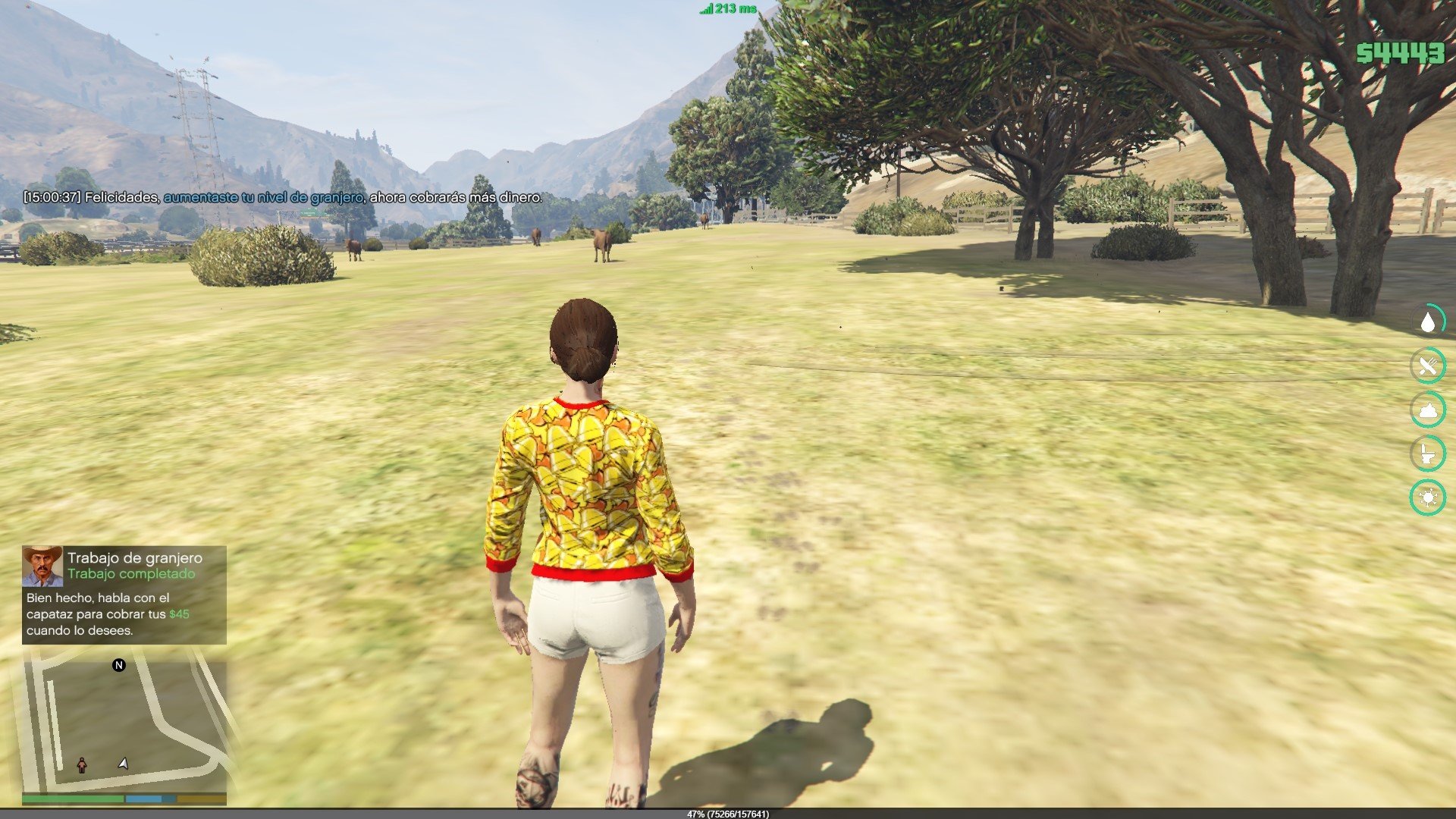The image size is (1456, 819).
Task: Open the Trabajo de granjero notification
Action: [124, 595]
